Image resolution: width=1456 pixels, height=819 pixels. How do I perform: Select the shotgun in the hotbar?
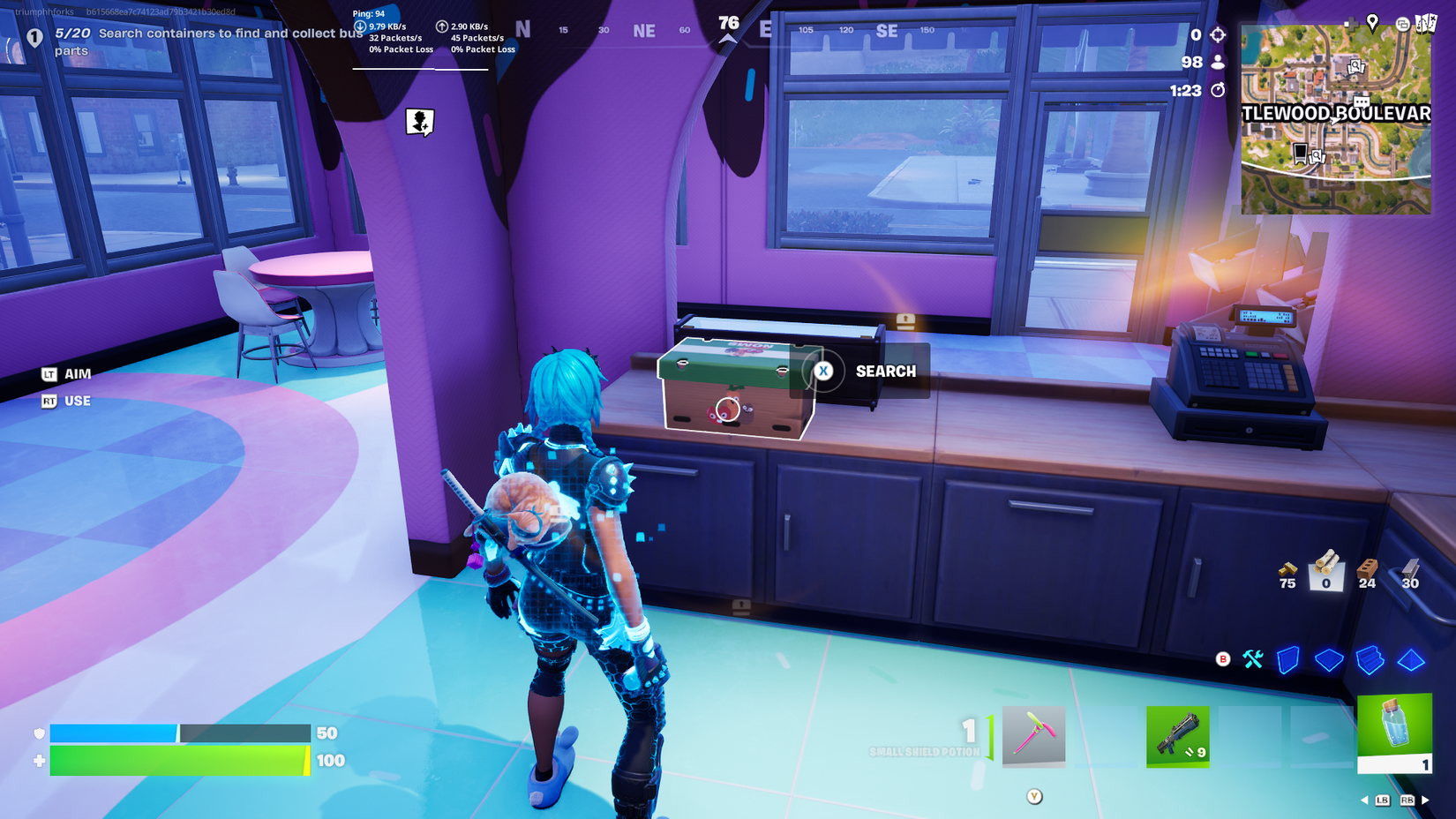1178,738
